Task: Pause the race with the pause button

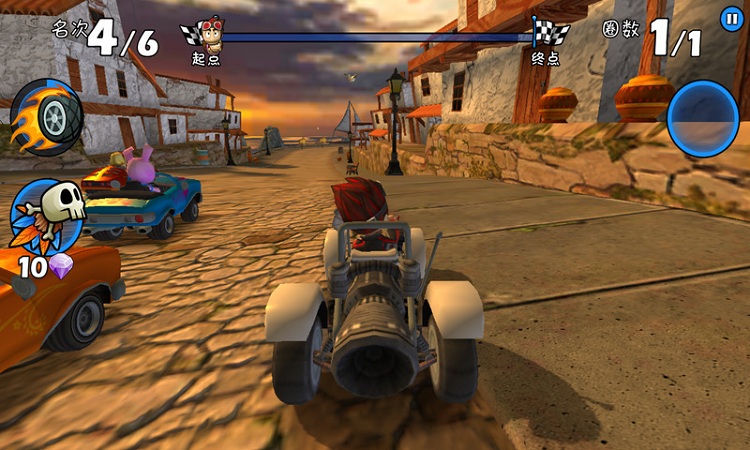Action: click(732, 18)
